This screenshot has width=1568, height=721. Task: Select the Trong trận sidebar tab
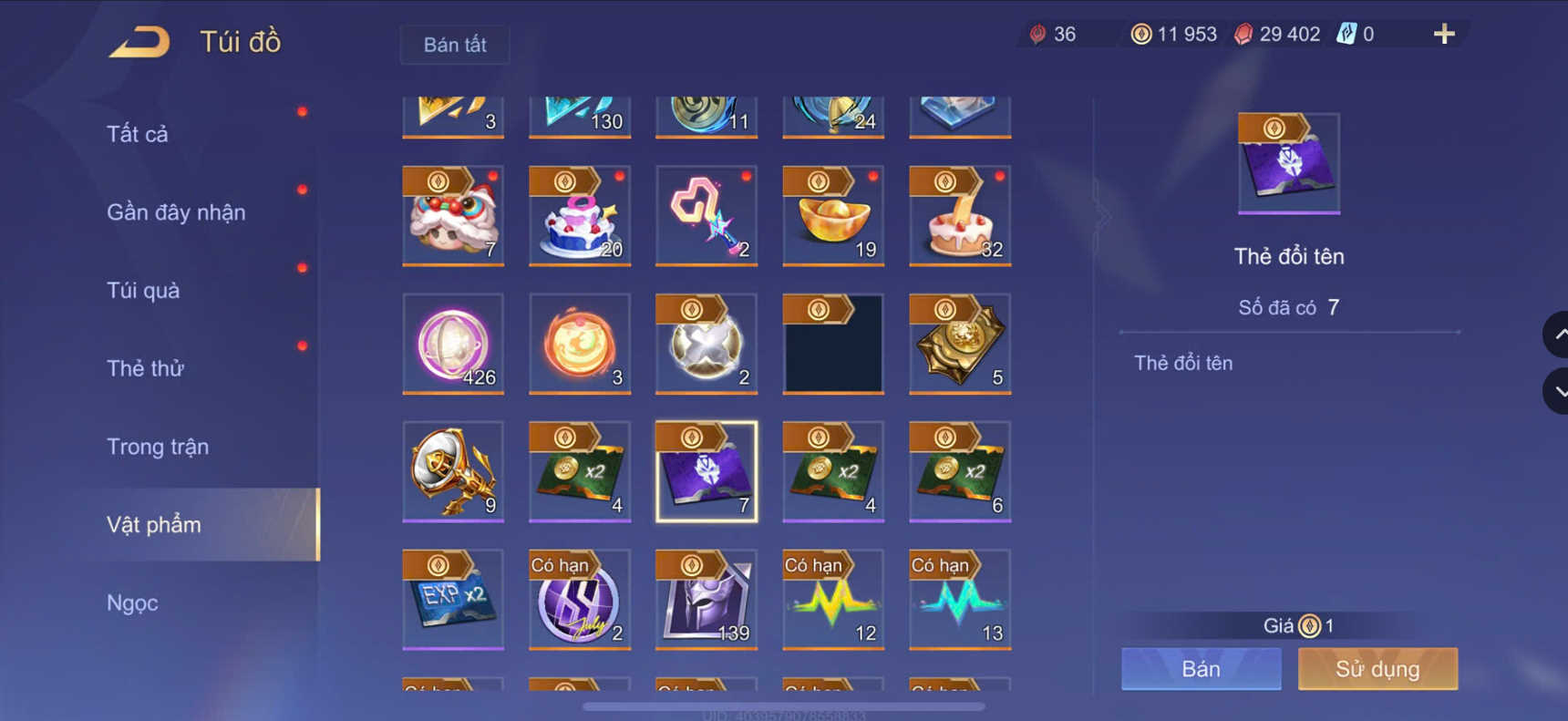pos(158,447)
